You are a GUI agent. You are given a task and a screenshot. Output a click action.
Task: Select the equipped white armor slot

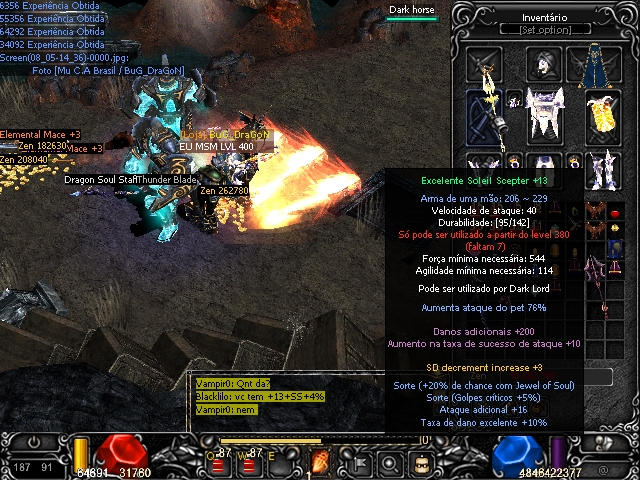pyautogui.click(x=544, y=113)
